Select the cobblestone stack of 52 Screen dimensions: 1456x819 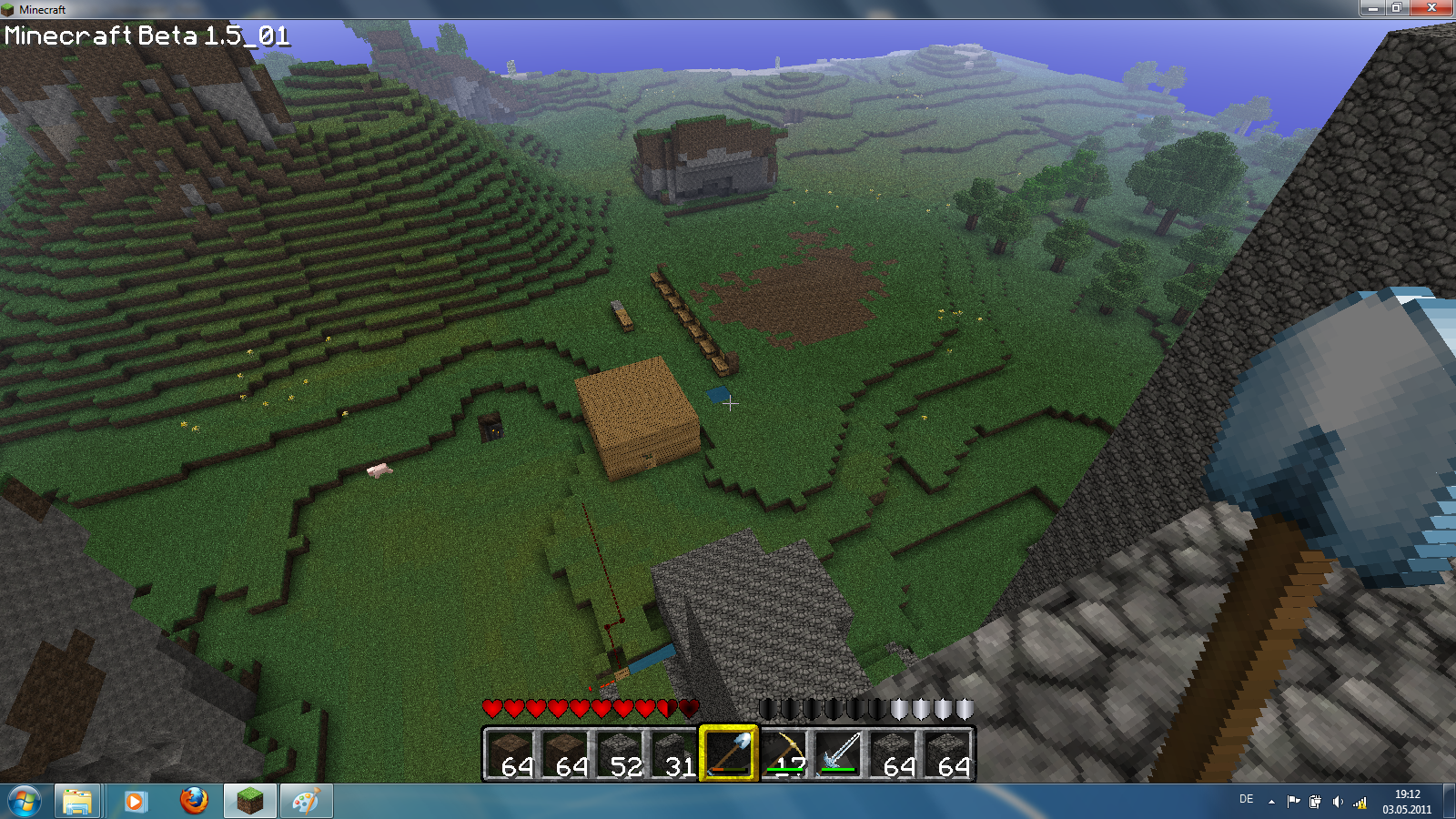[619, 753]
